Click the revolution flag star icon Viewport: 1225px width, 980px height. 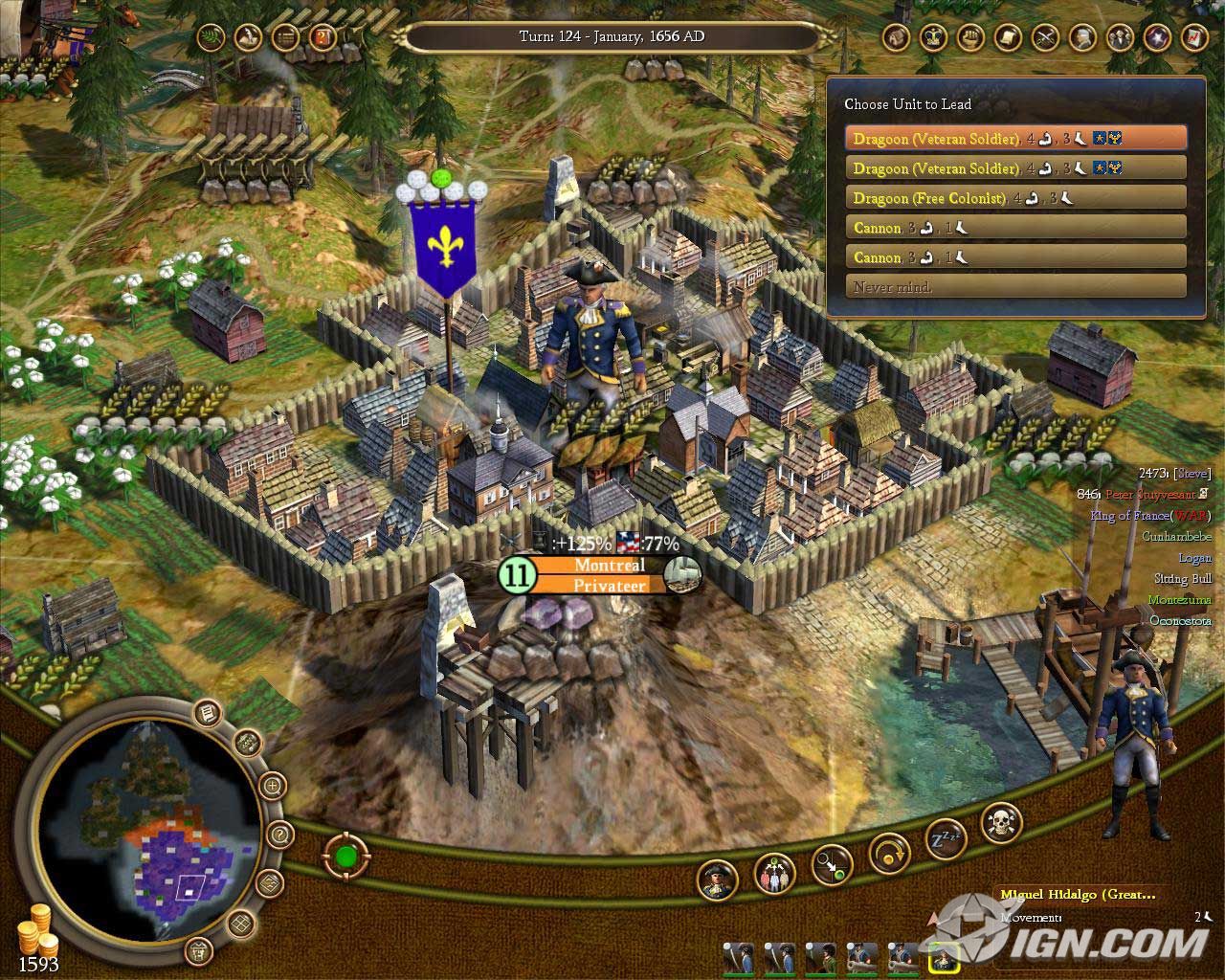pos(1156,38)
